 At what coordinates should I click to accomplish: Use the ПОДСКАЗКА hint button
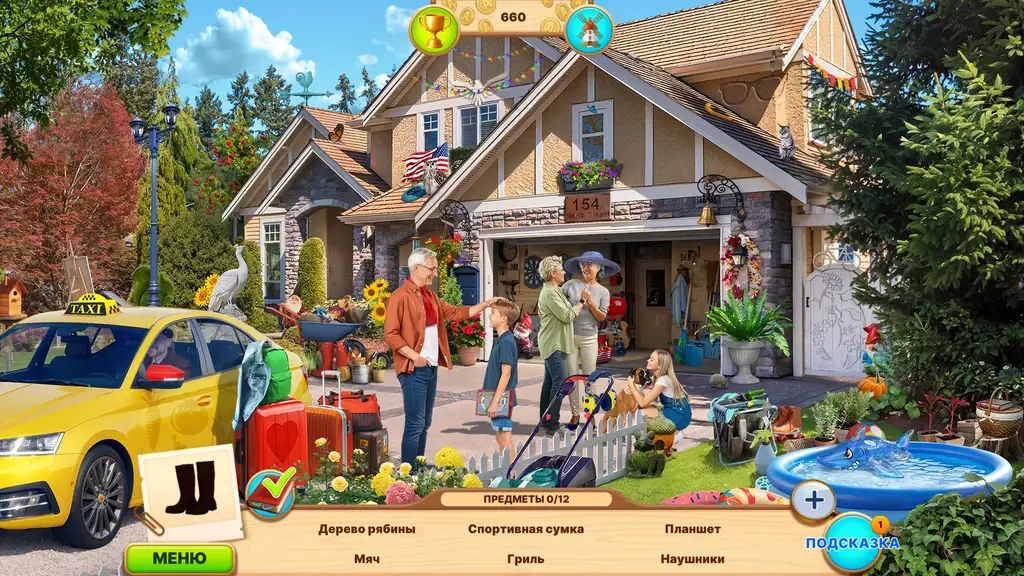tap(853, 542)
